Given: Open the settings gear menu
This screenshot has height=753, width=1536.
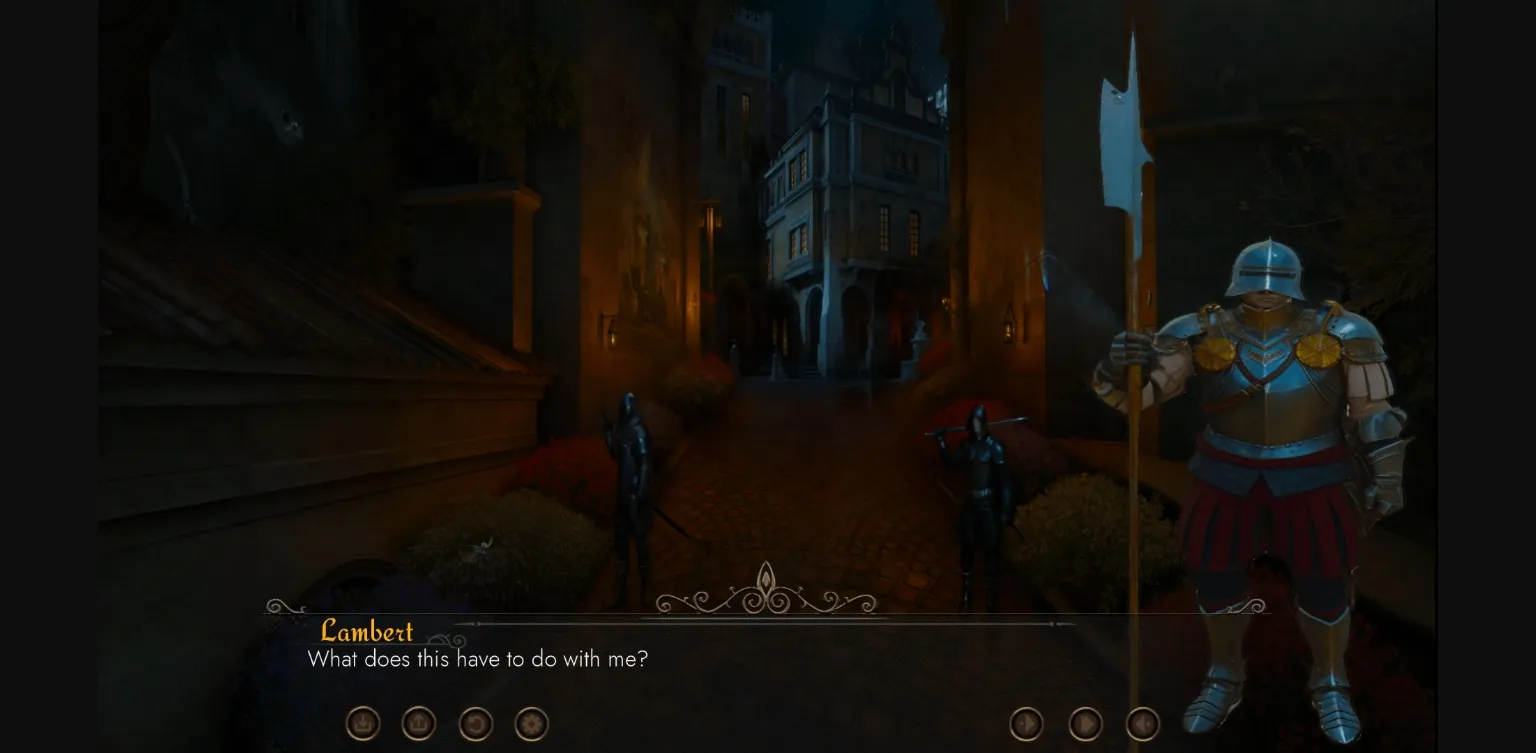Looking at the screenshot, I should tap(531, 724).
